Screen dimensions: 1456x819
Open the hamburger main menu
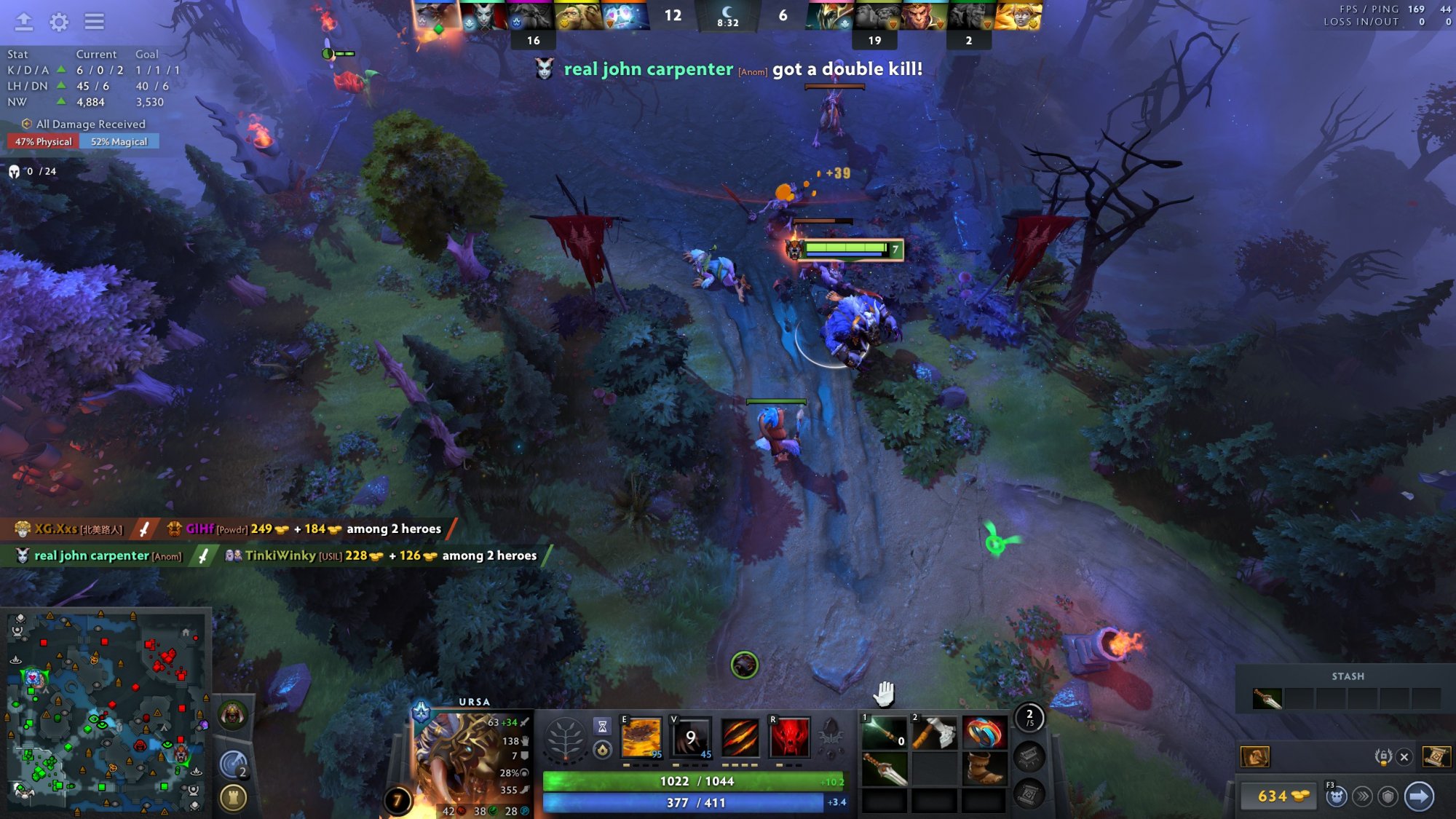(94, 22)
